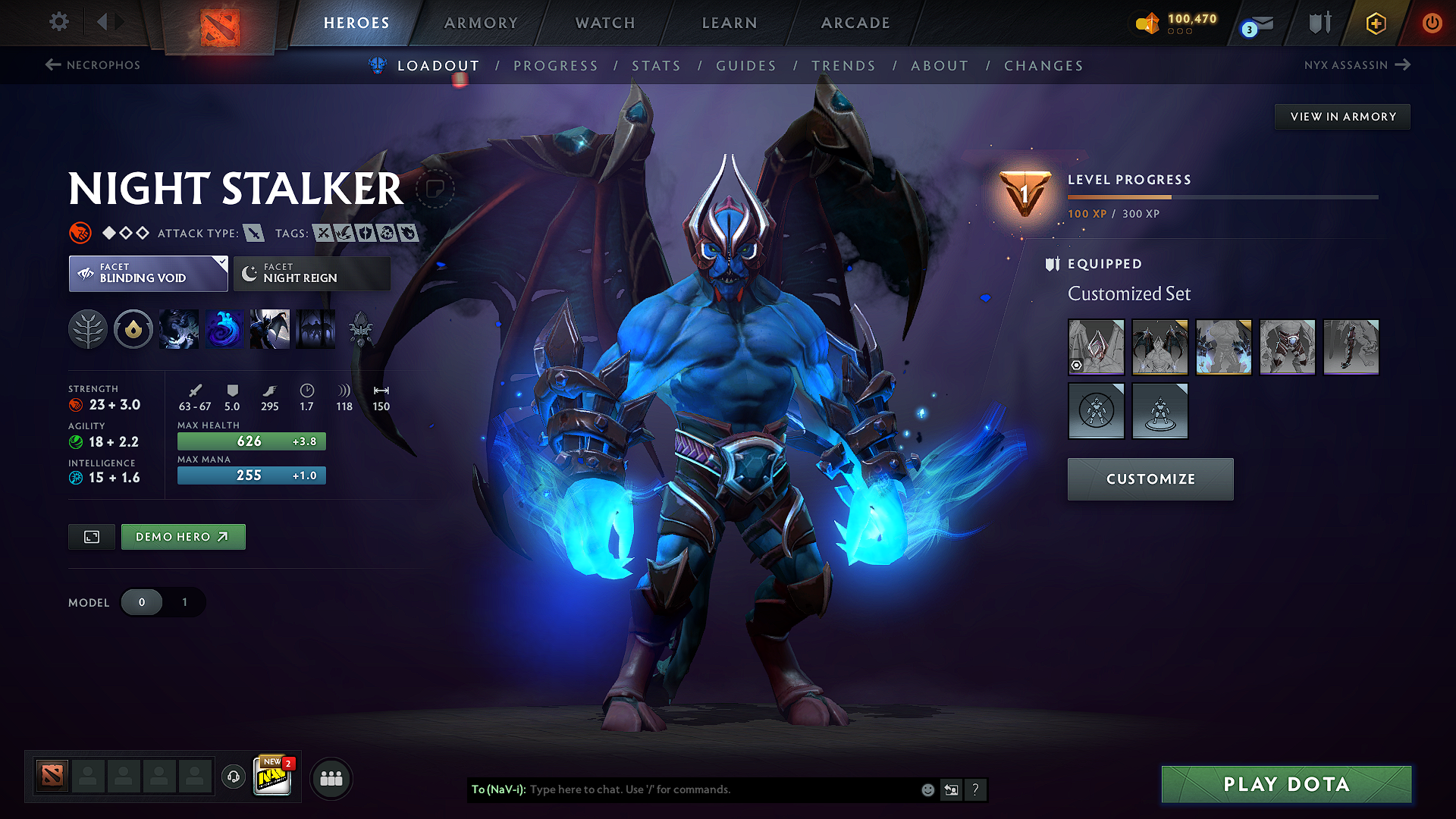Click VIEW IN ARMORY
The image size is (1456, 819).
coord(1341,116)
